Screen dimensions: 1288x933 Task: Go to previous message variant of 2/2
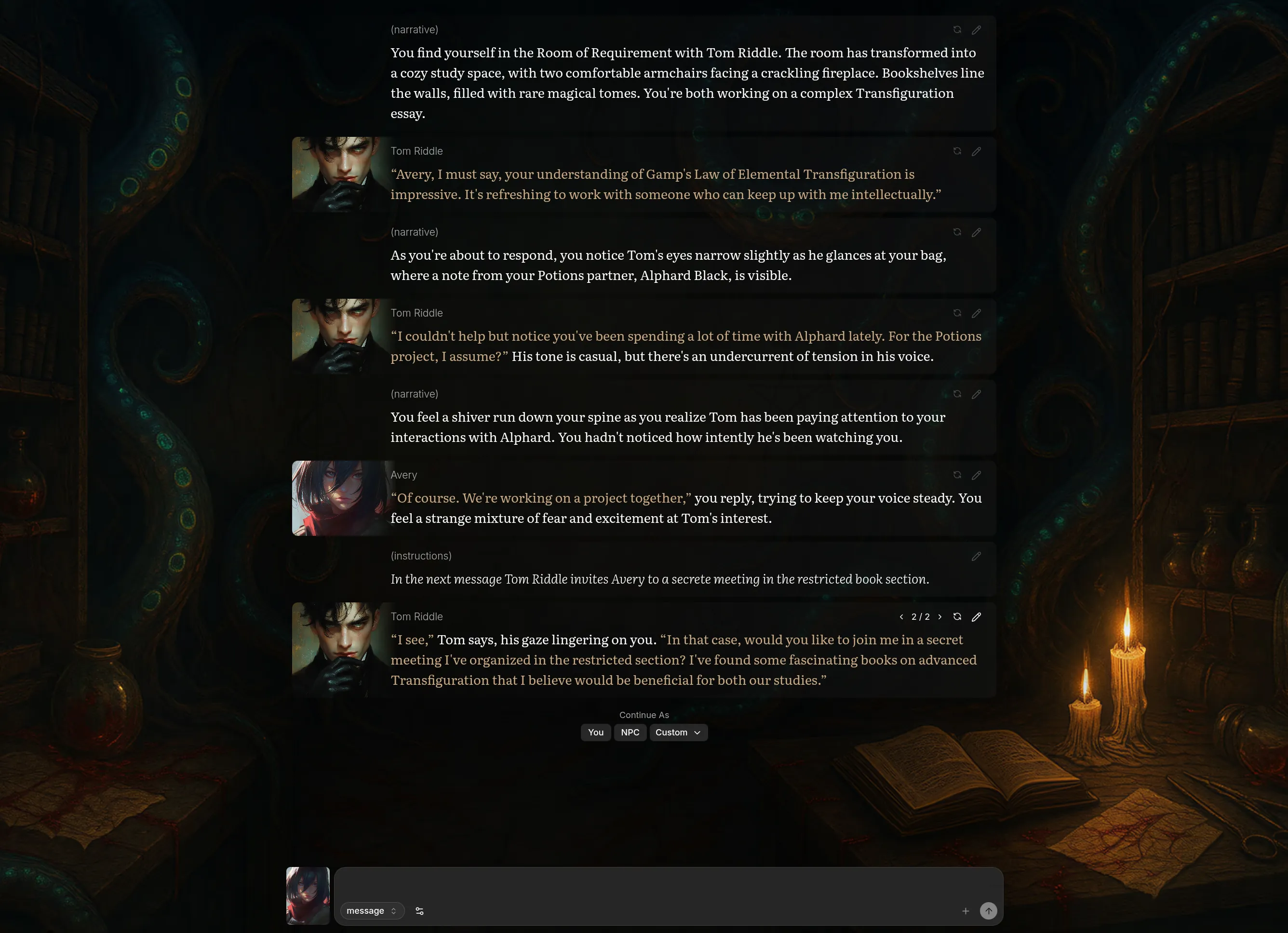(902, 617)
